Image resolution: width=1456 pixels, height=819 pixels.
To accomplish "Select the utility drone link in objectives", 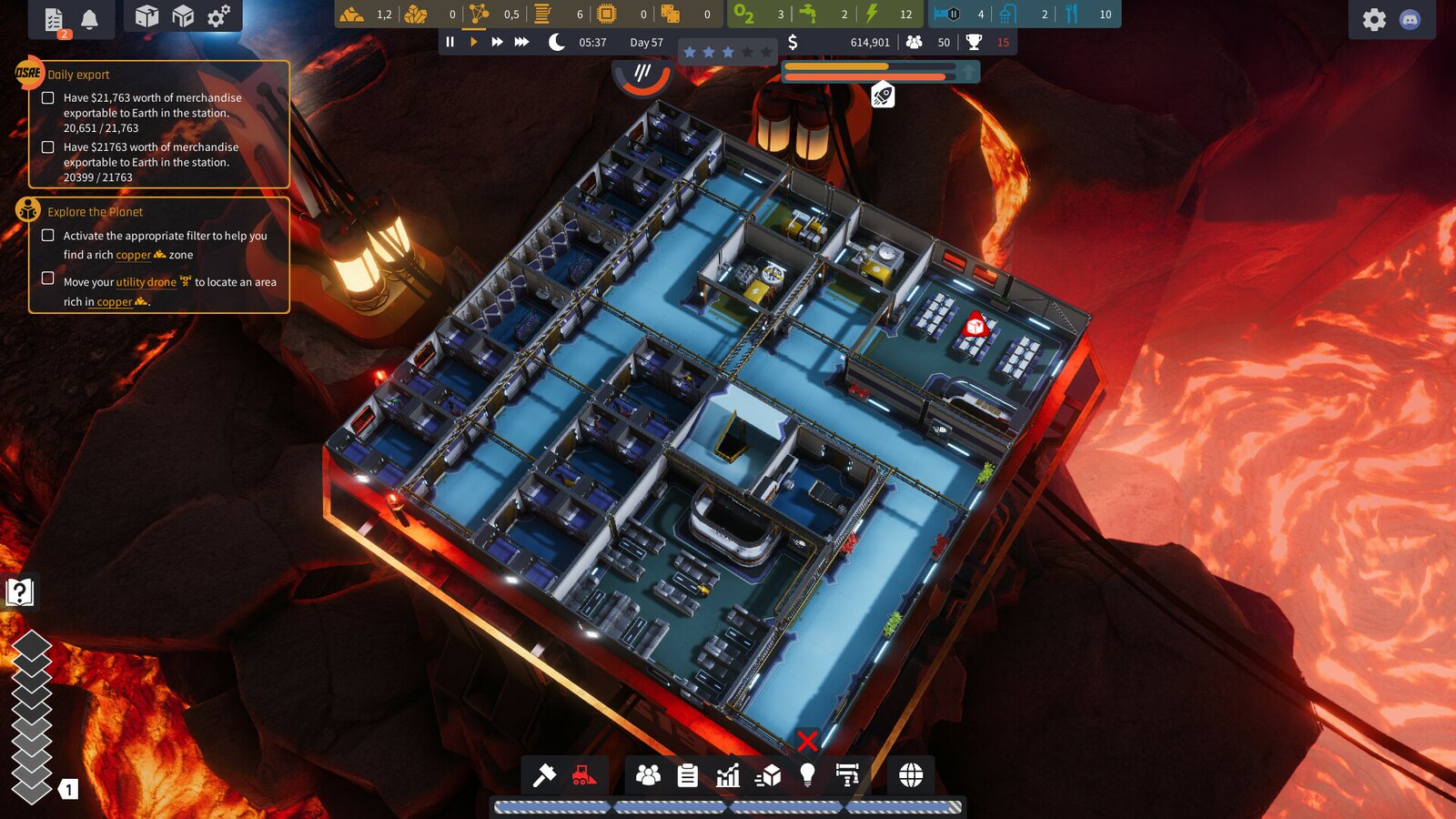I will (x=146, y=282).
